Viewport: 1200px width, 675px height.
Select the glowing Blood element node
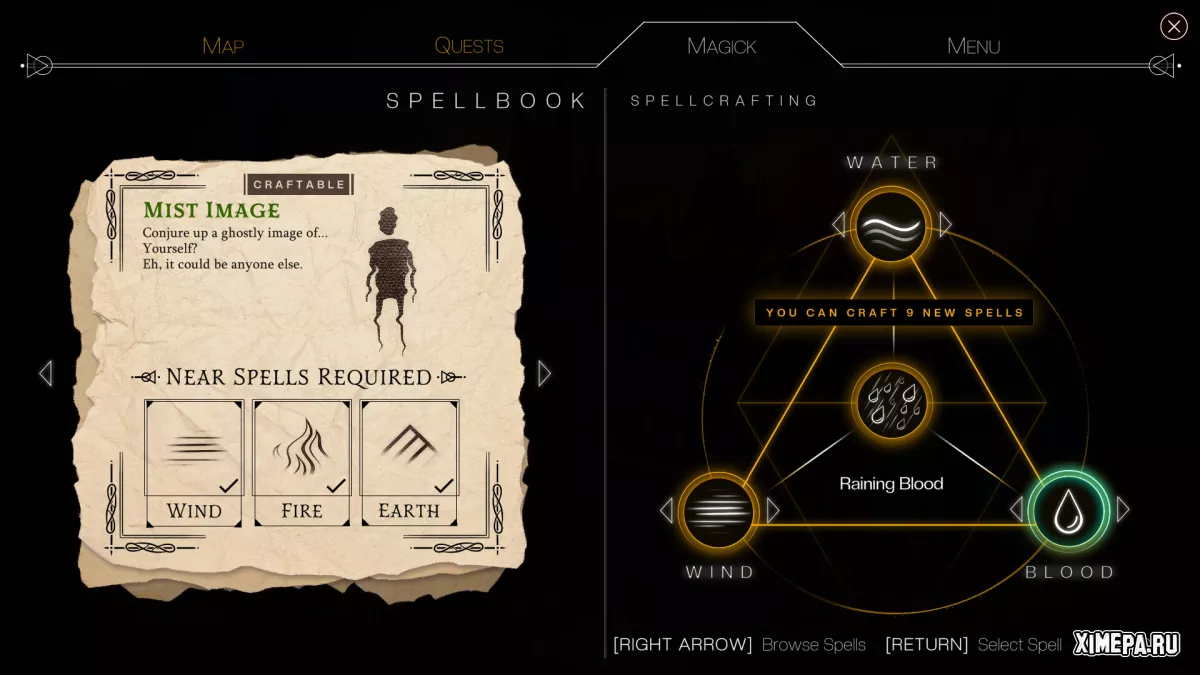click(x=1067, y=510)
